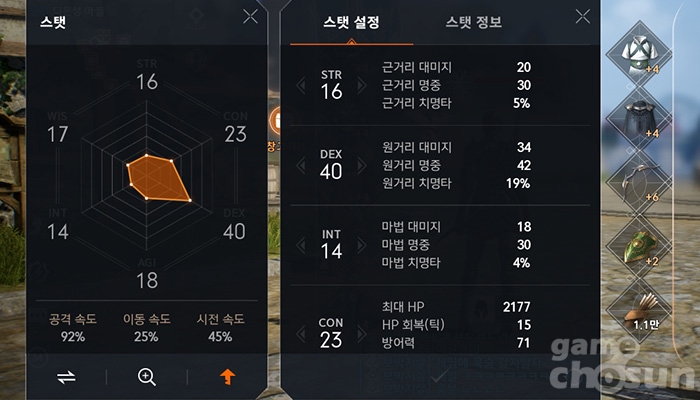
Task: Remove a point from INT
Action: [x=301, y=246]
